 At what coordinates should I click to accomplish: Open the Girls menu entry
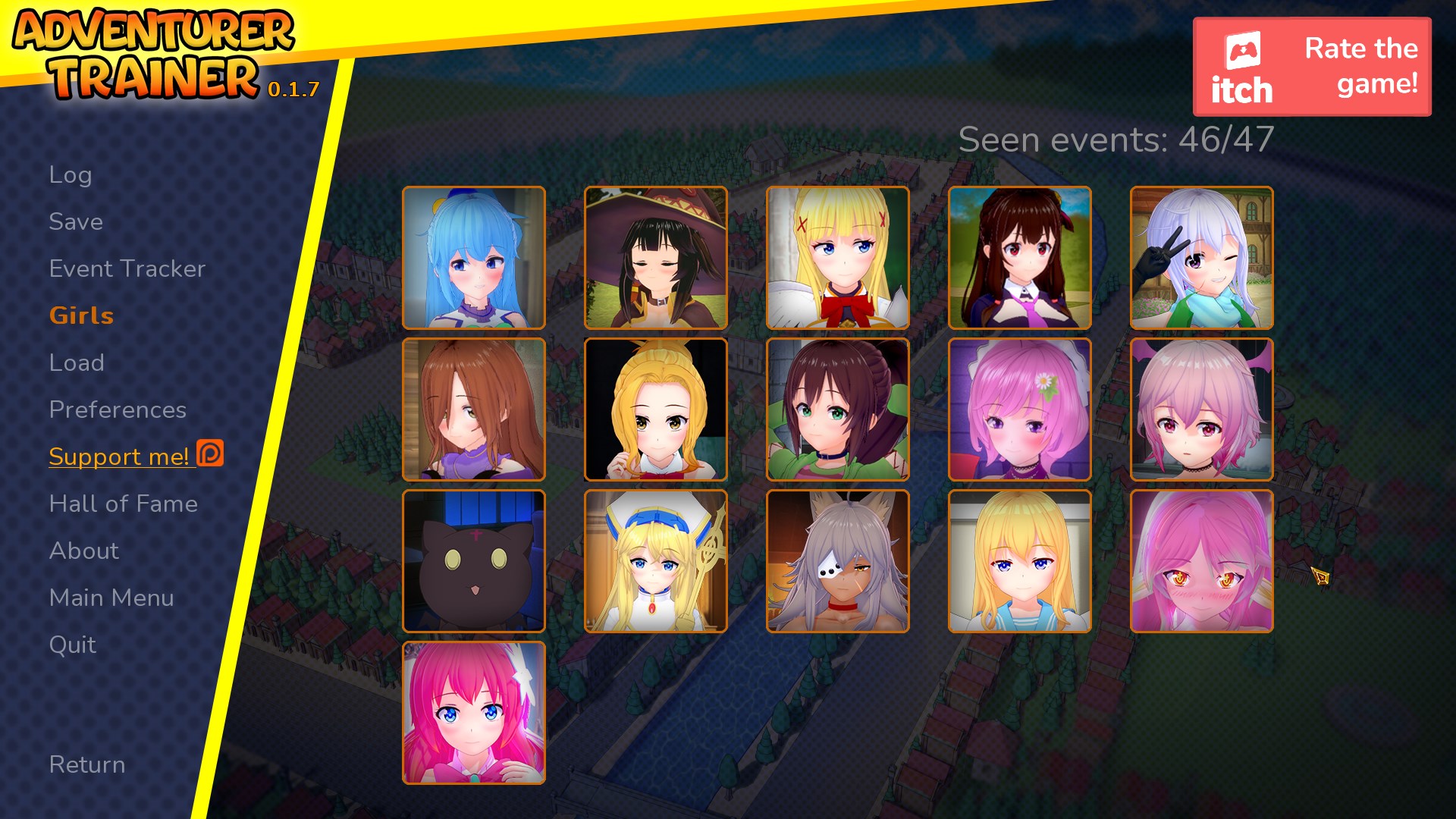[x=81, y=315]
